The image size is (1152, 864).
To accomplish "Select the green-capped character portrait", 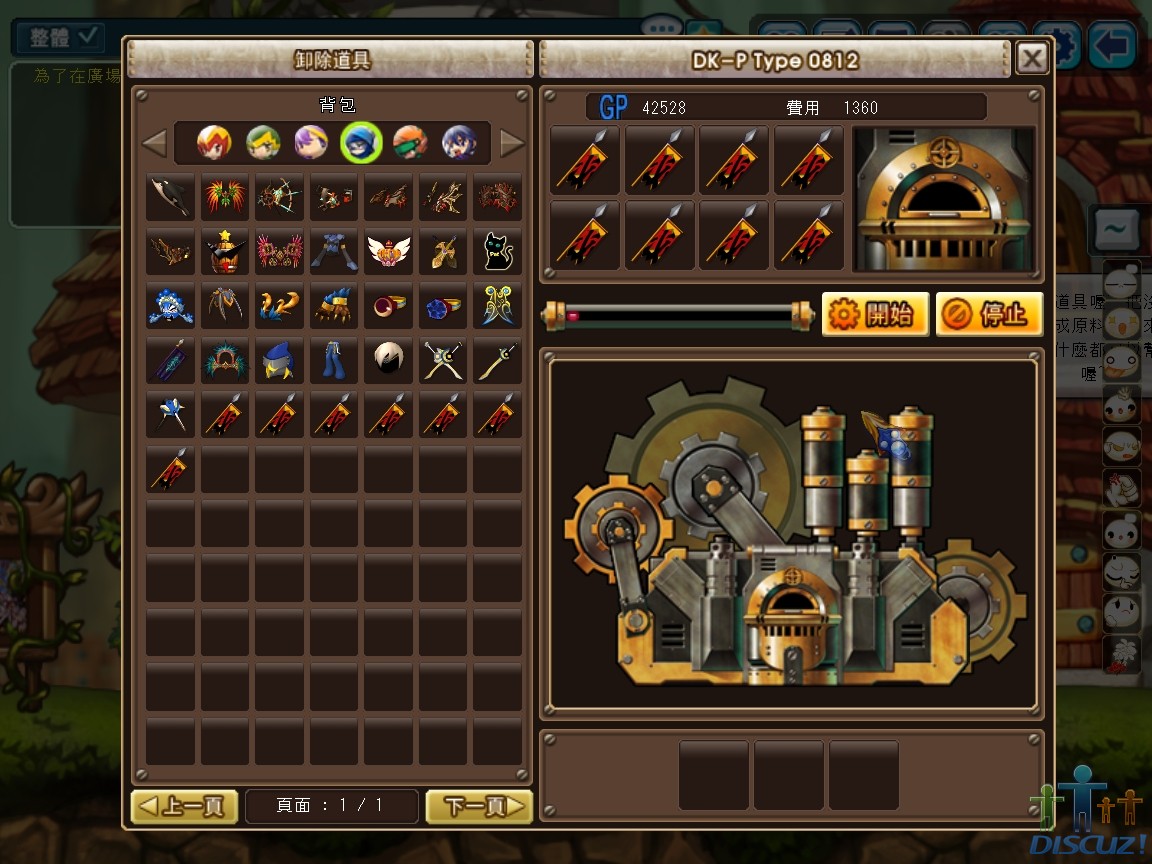I will pyautogui.click(x=263, y=143).
